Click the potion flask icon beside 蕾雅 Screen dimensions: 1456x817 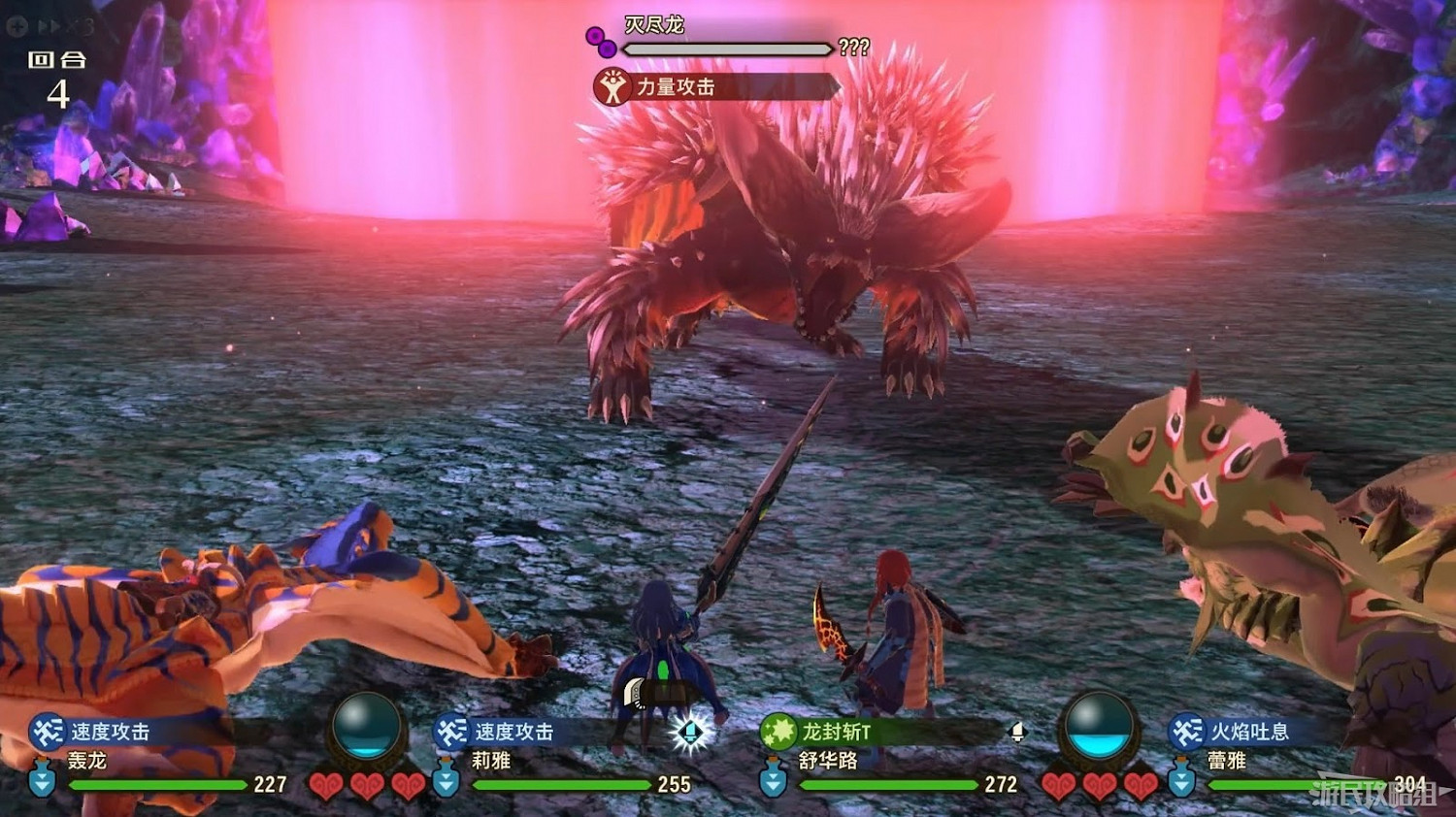point(1183,781)
